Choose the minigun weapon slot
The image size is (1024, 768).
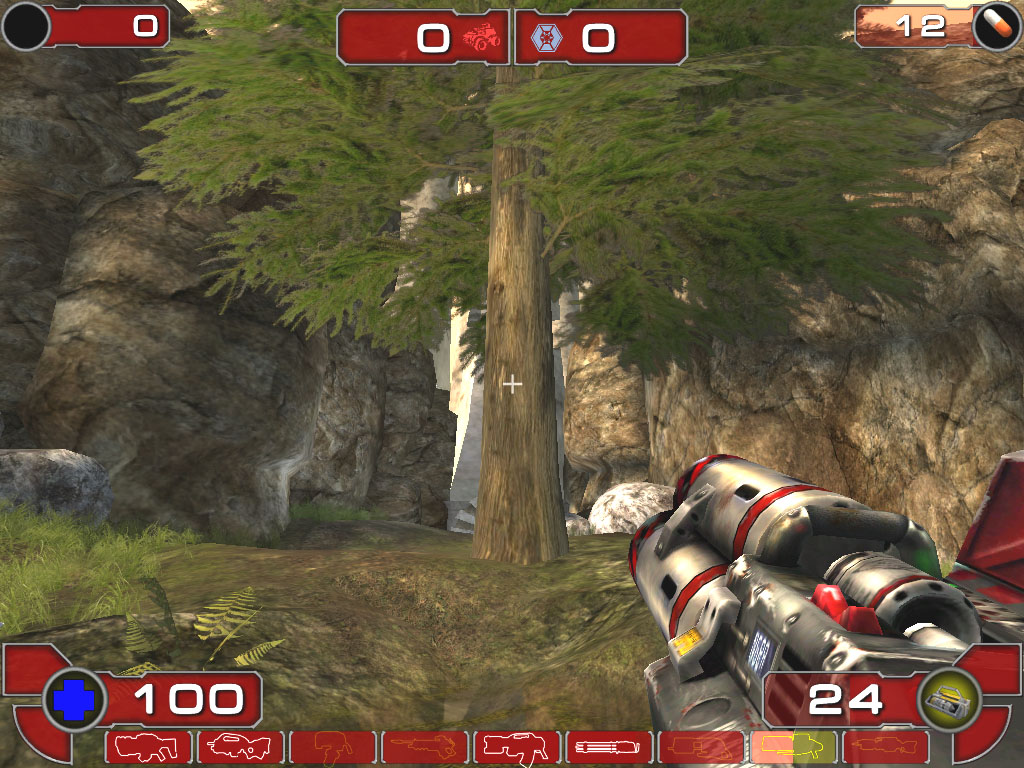click(x=609, y=747)
